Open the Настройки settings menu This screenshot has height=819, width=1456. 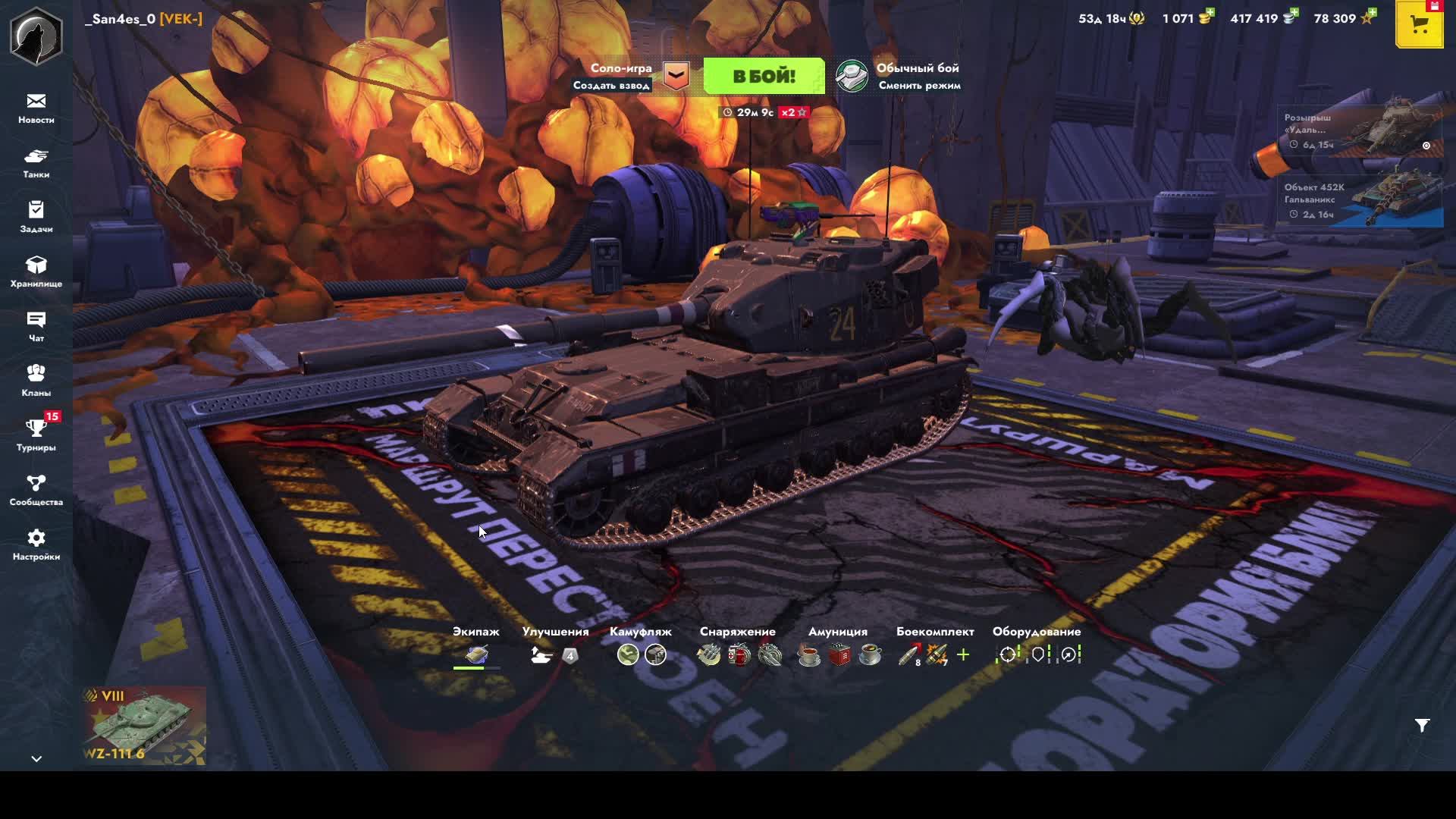[x=36, y=545]
